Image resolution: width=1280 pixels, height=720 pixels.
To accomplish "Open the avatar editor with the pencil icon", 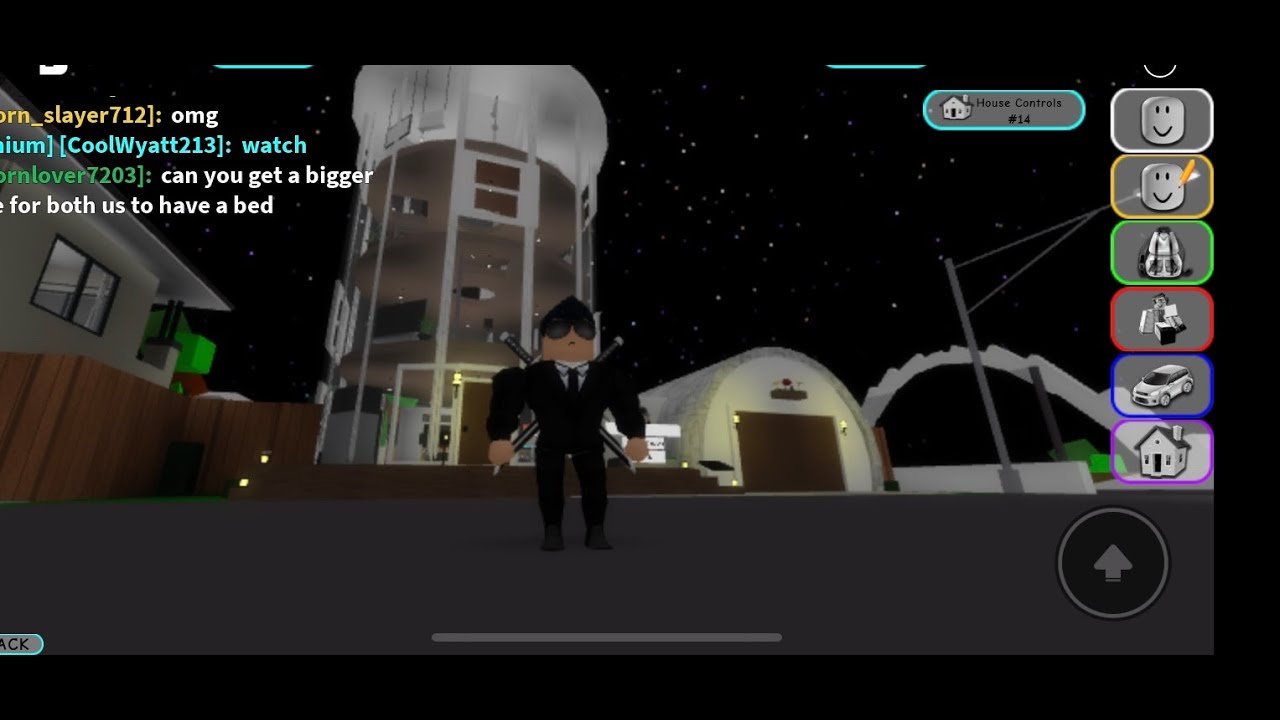I will click(x=1161, y=186).
